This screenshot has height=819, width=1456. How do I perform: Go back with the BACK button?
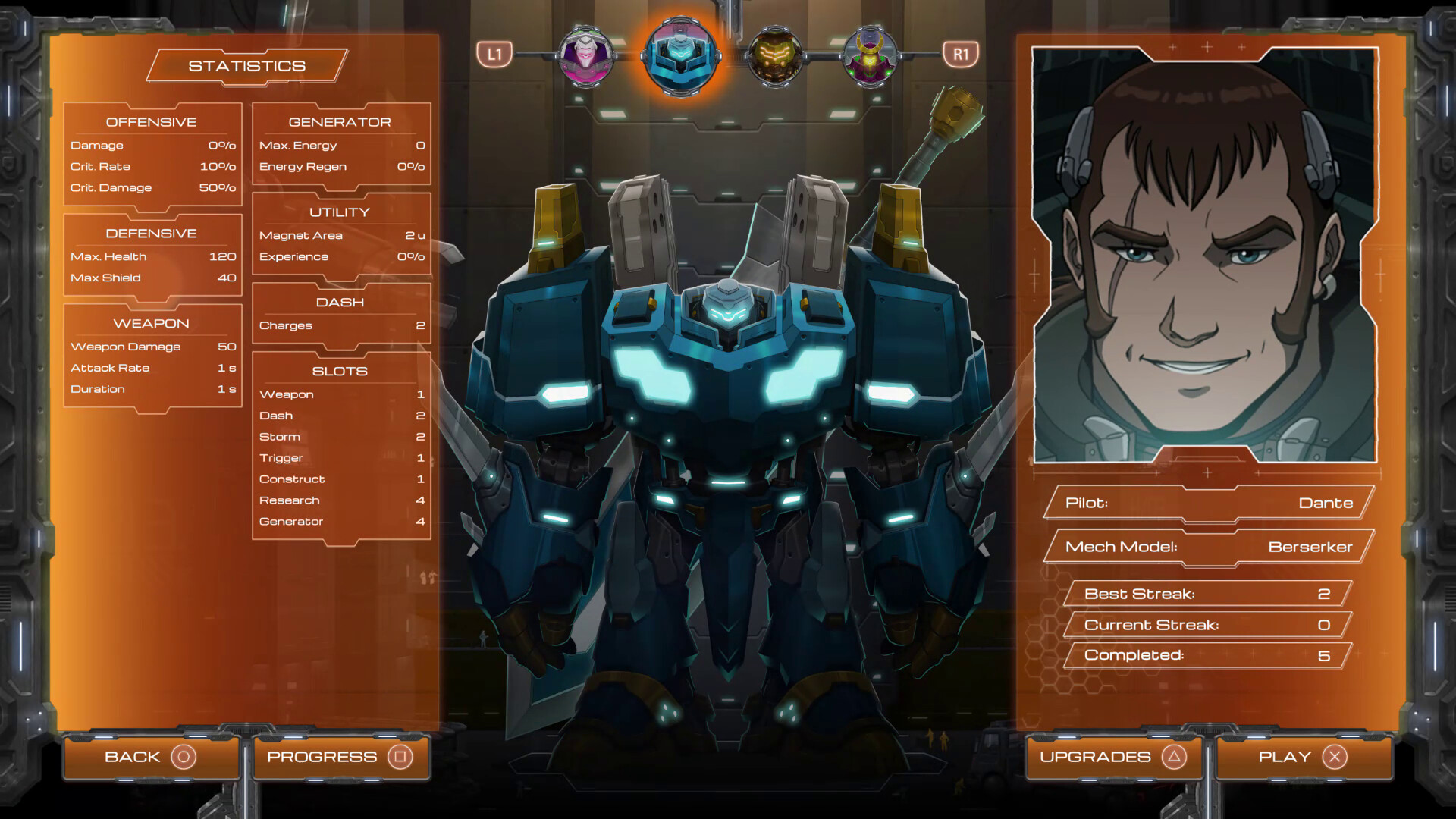[150, 757]
